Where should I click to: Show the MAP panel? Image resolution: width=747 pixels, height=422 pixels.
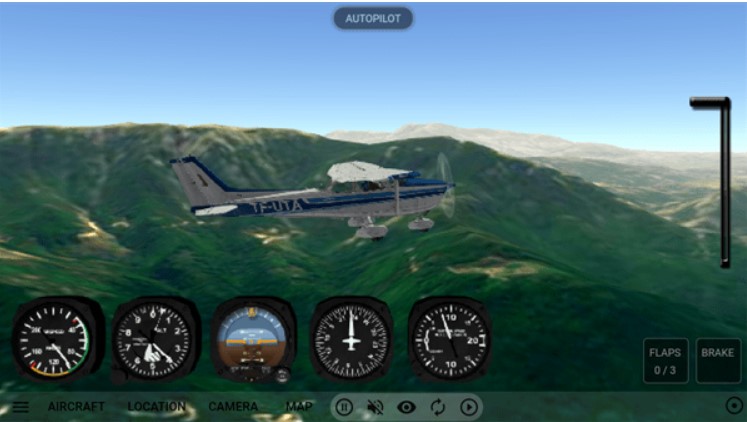[x=299, y=407]
